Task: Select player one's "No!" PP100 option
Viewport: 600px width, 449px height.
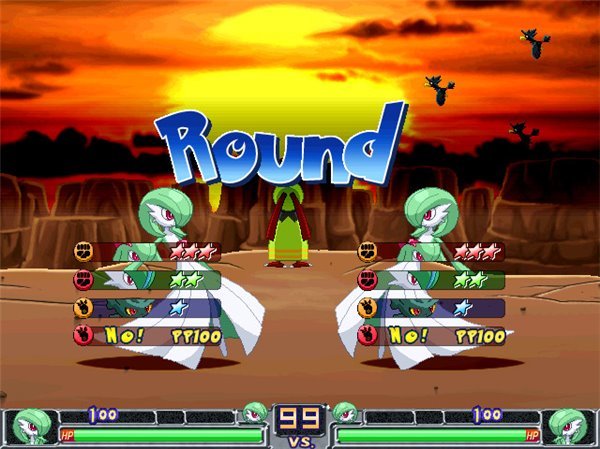Action: 147,336
